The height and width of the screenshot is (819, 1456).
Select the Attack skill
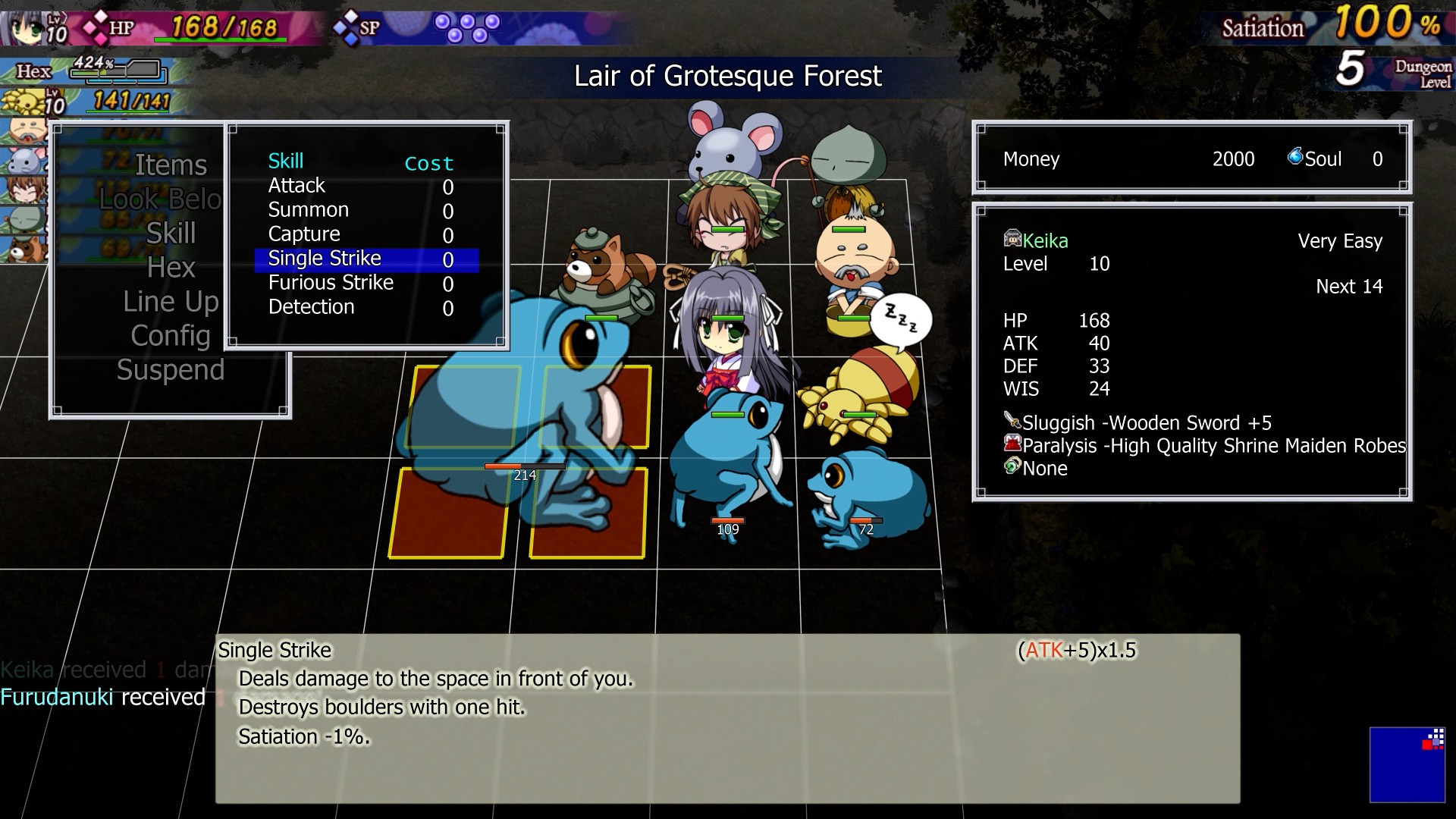pos(297,186)
